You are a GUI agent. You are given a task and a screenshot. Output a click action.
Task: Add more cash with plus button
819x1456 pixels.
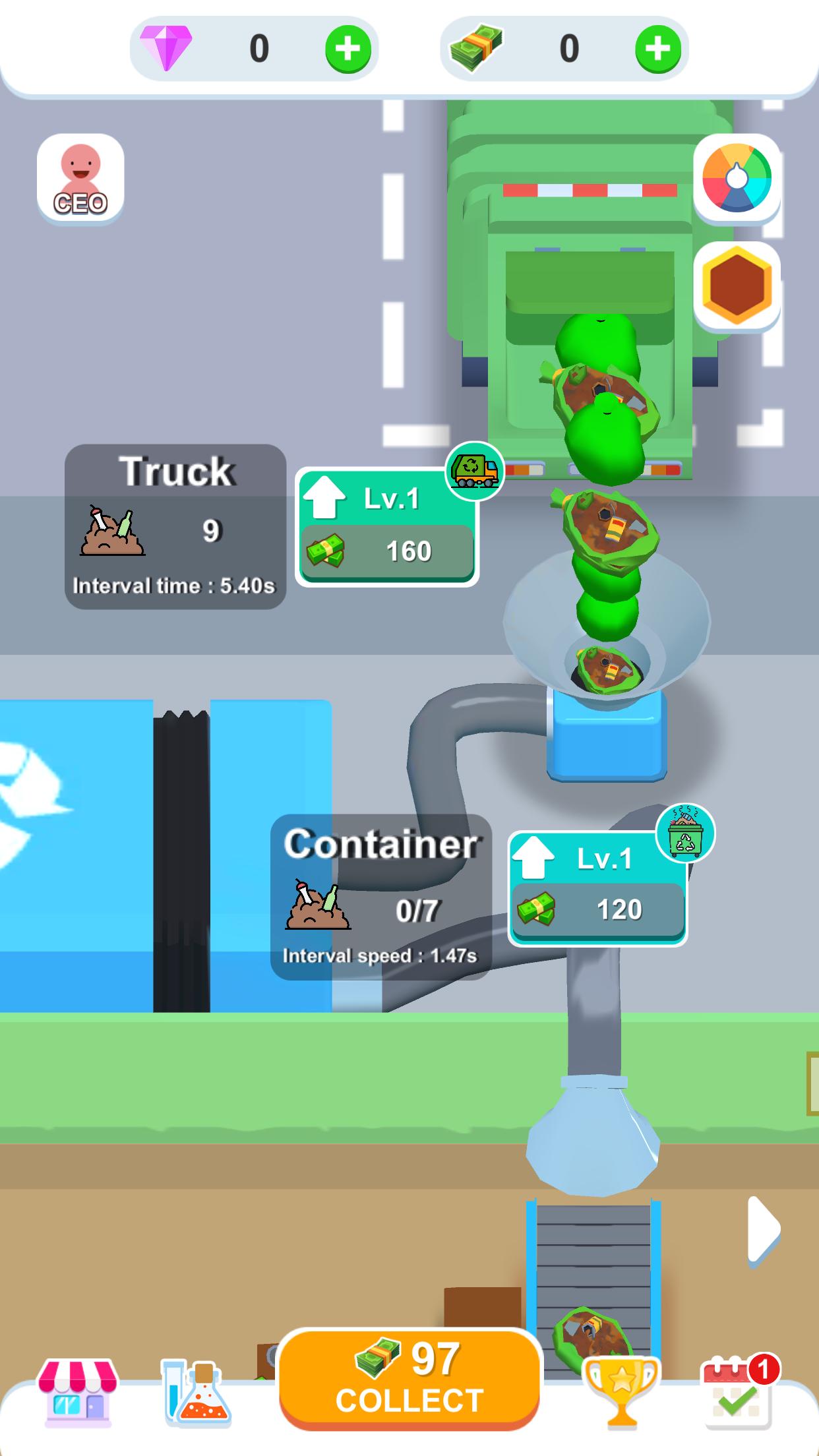[x=657, y=49]
